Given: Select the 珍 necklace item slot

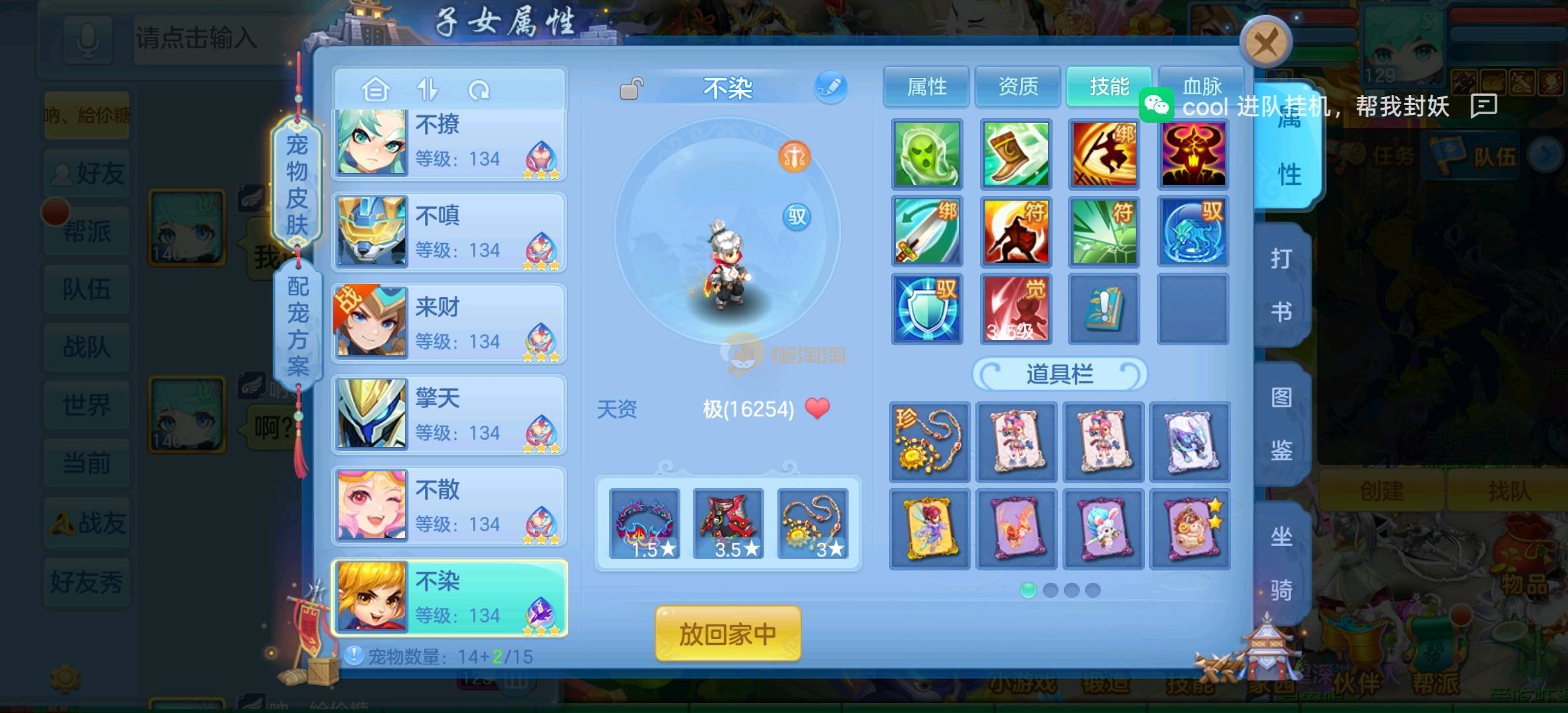Looking at the screenshot, I should point(929,441).
